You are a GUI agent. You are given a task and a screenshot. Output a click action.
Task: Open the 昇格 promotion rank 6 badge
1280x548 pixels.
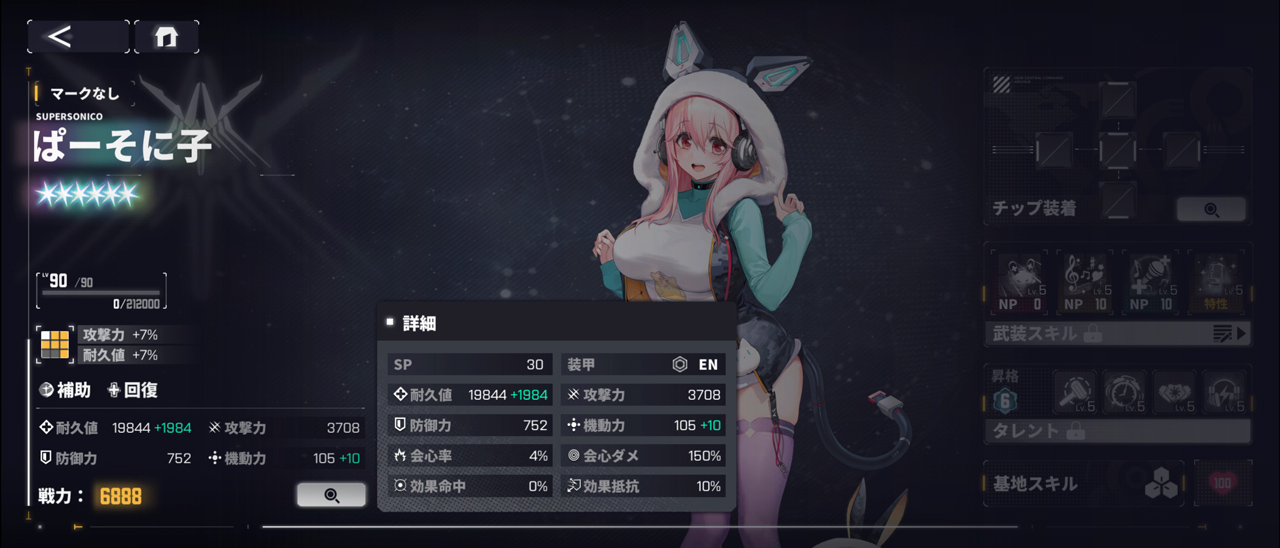(x=1006, y=401)
